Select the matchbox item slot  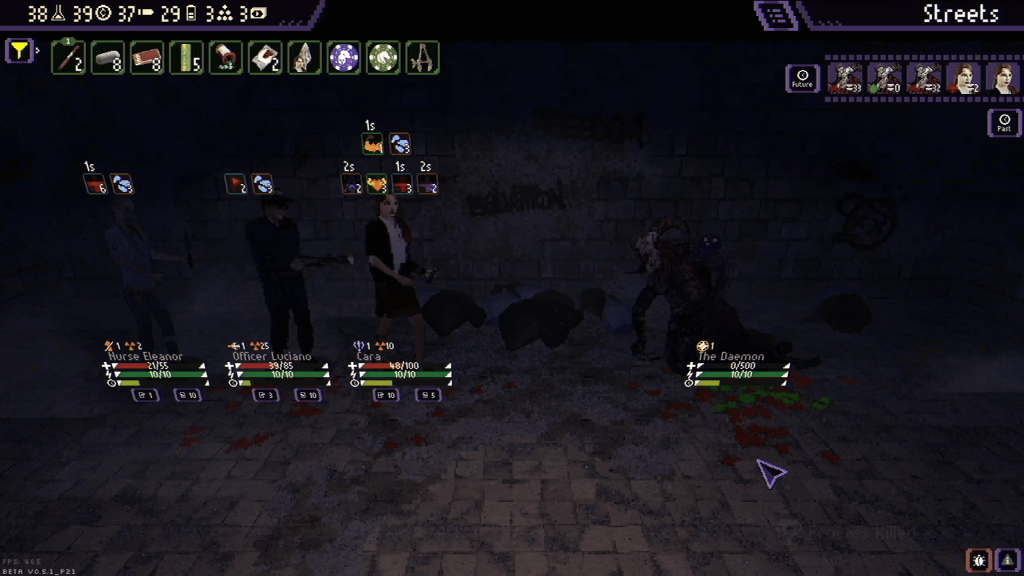pyautogui.click(x=147, y=58)
